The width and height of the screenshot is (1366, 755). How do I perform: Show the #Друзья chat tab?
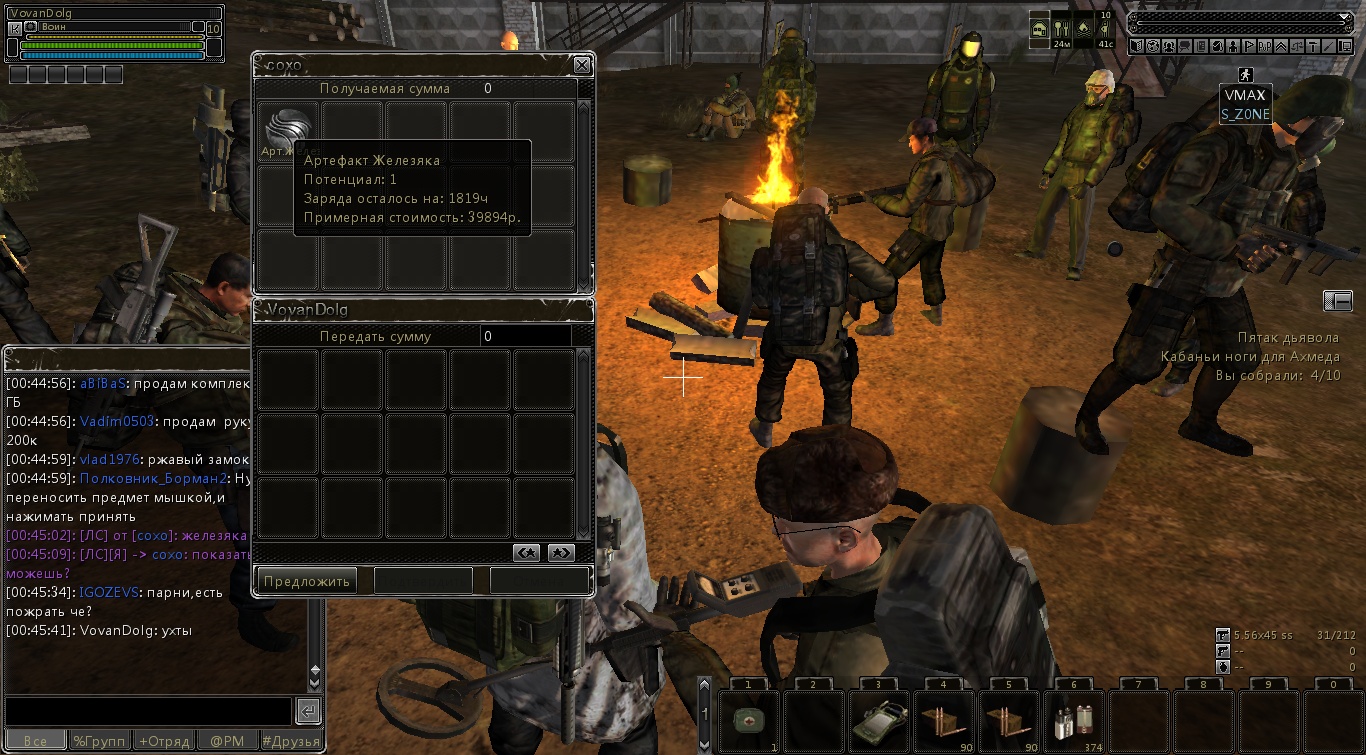coord(291,741)
